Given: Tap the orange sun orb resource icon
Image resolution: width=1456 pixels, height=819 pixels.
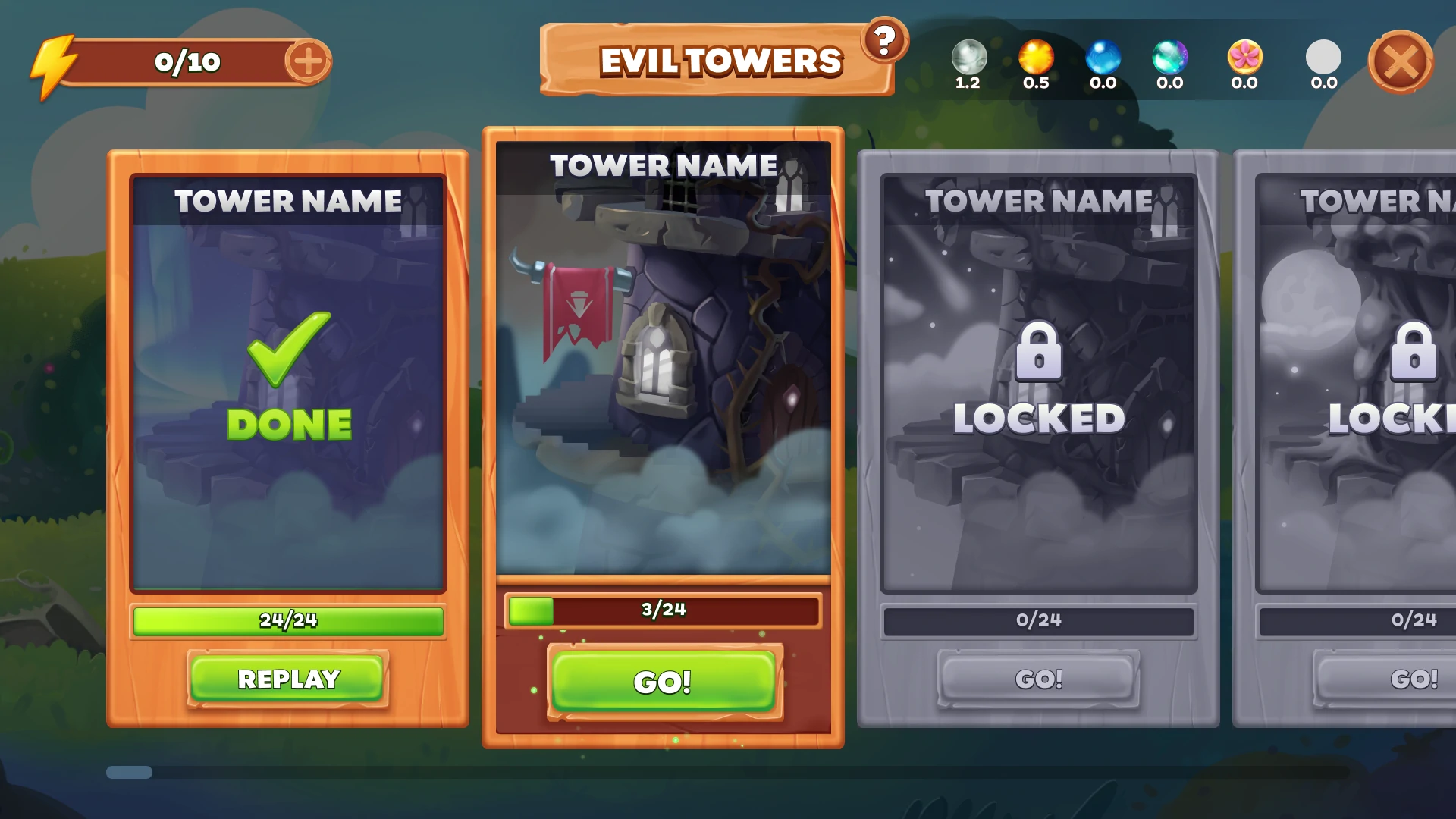Looking at the screenshot, I should tap(1036, 57).
